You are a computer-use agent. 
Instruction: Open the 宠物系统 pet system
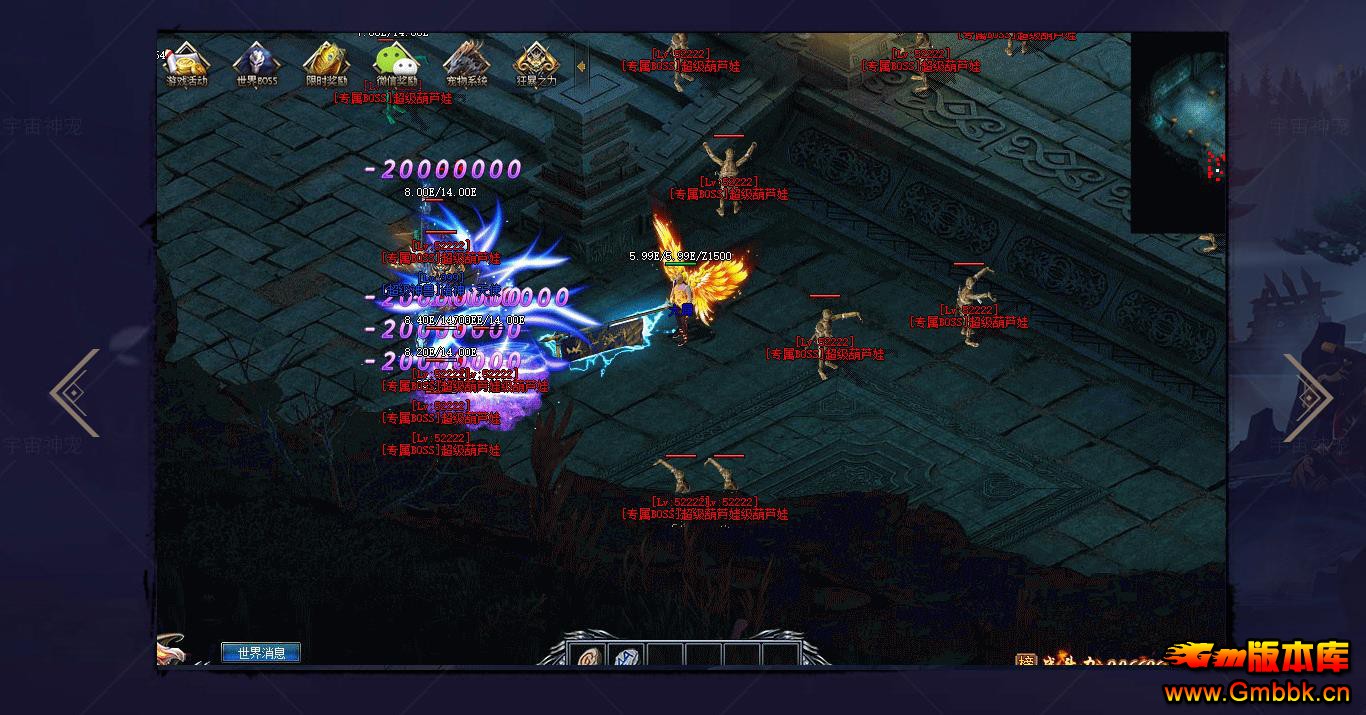[466, 64]
